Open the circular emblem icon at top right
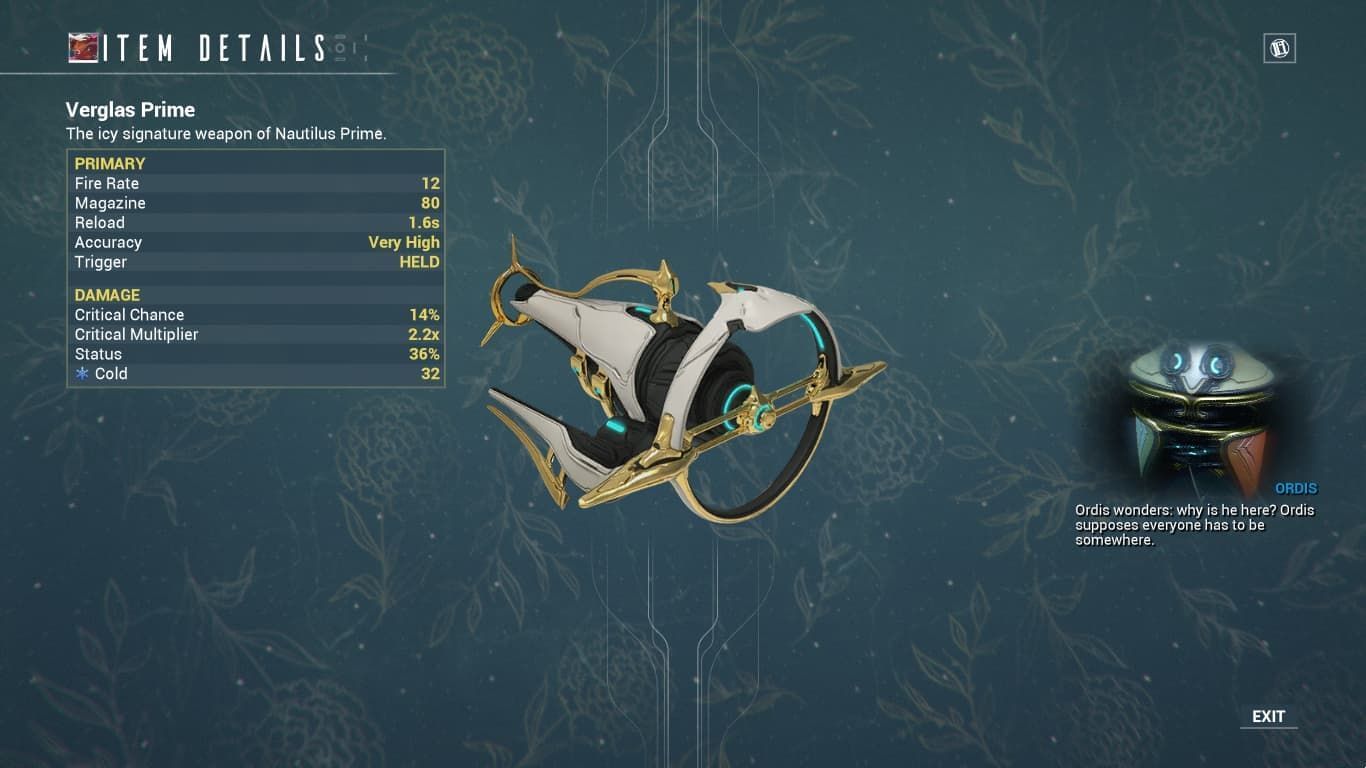Viewport: 1366px width, 768px height. 1280,47
